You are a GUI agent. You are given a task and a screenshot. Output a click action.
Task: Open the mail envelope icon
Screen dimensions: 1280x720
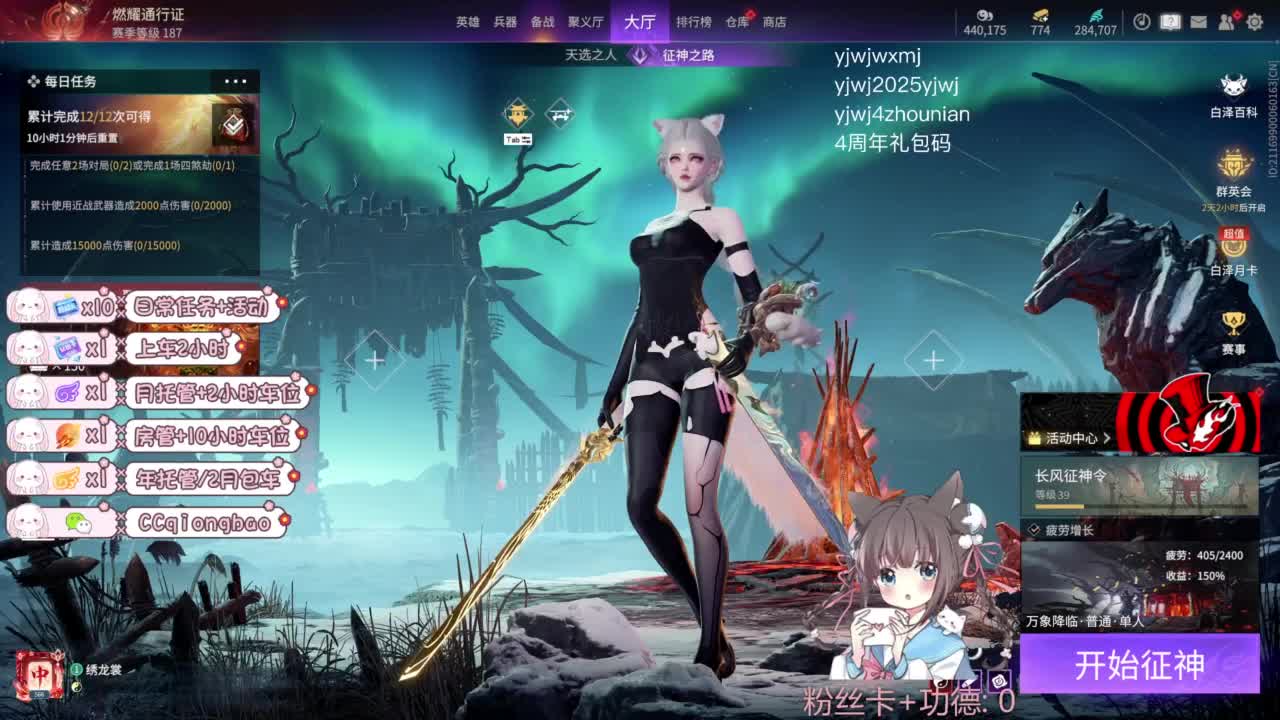(1199, 22)
